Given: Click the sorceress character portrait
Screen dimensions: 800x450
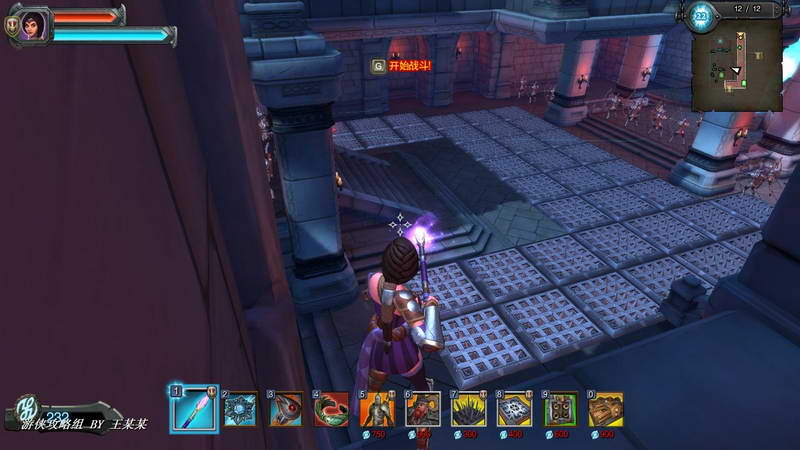Looking at the screenshot, I should point(34,25).
